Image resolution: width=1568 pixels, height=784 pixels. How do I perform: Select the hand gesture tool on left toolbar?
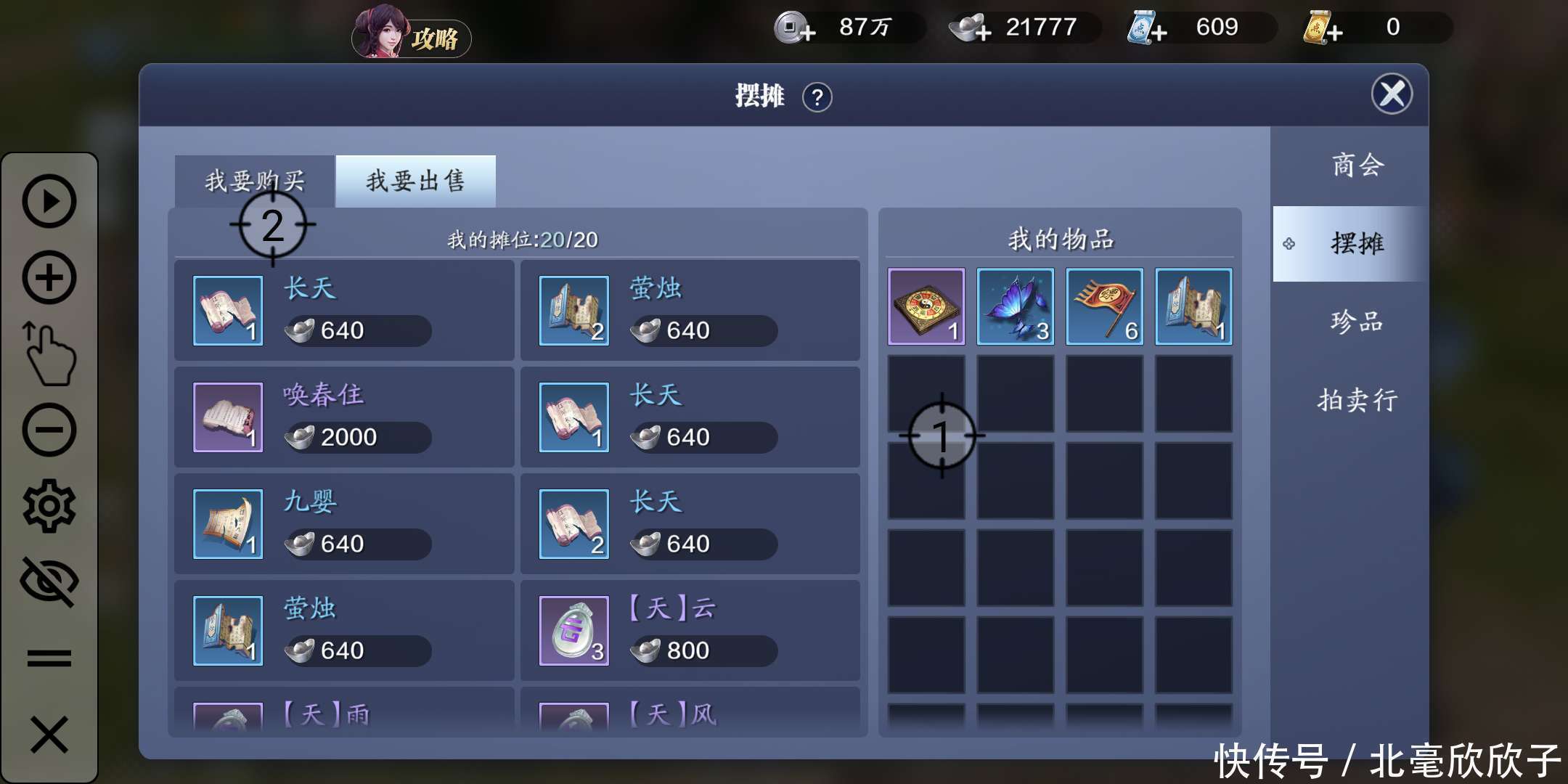click(x=49, y=352)
